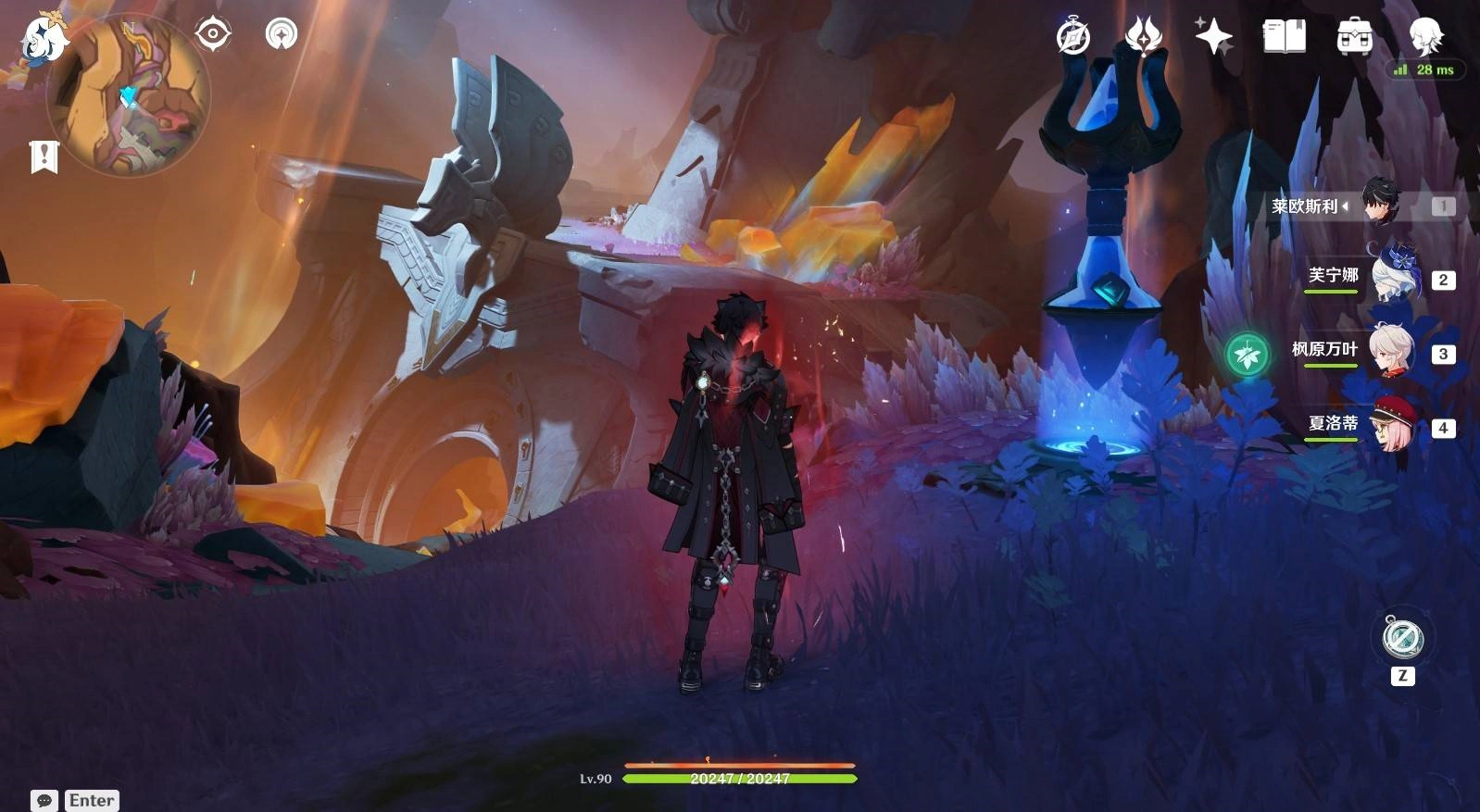
Task: Open the arch-shaped icon right of the crosshair
Action: (282, 35)
